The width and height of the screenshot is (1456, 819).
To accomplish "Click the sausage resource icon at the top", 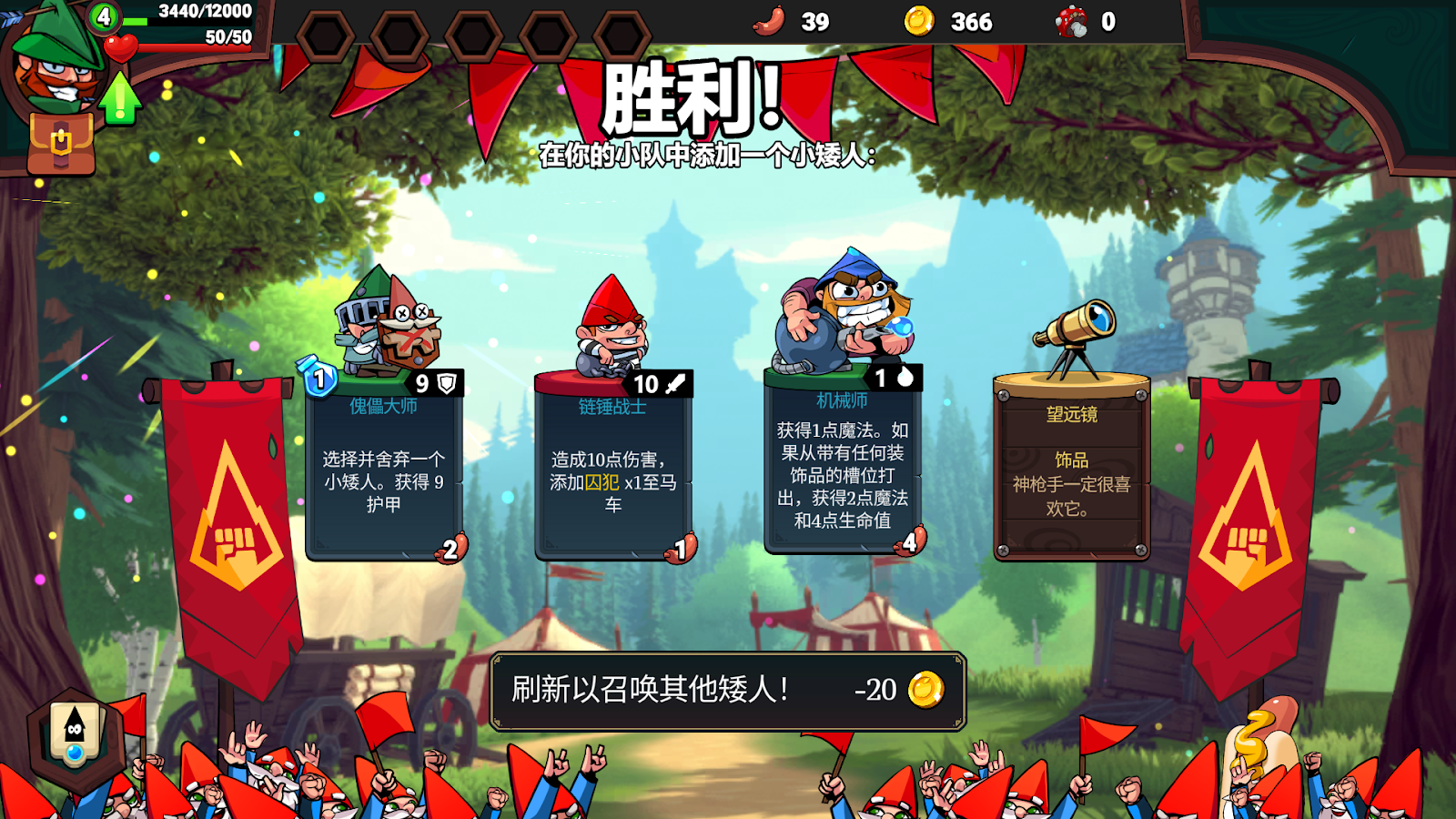I will [769, 23].
